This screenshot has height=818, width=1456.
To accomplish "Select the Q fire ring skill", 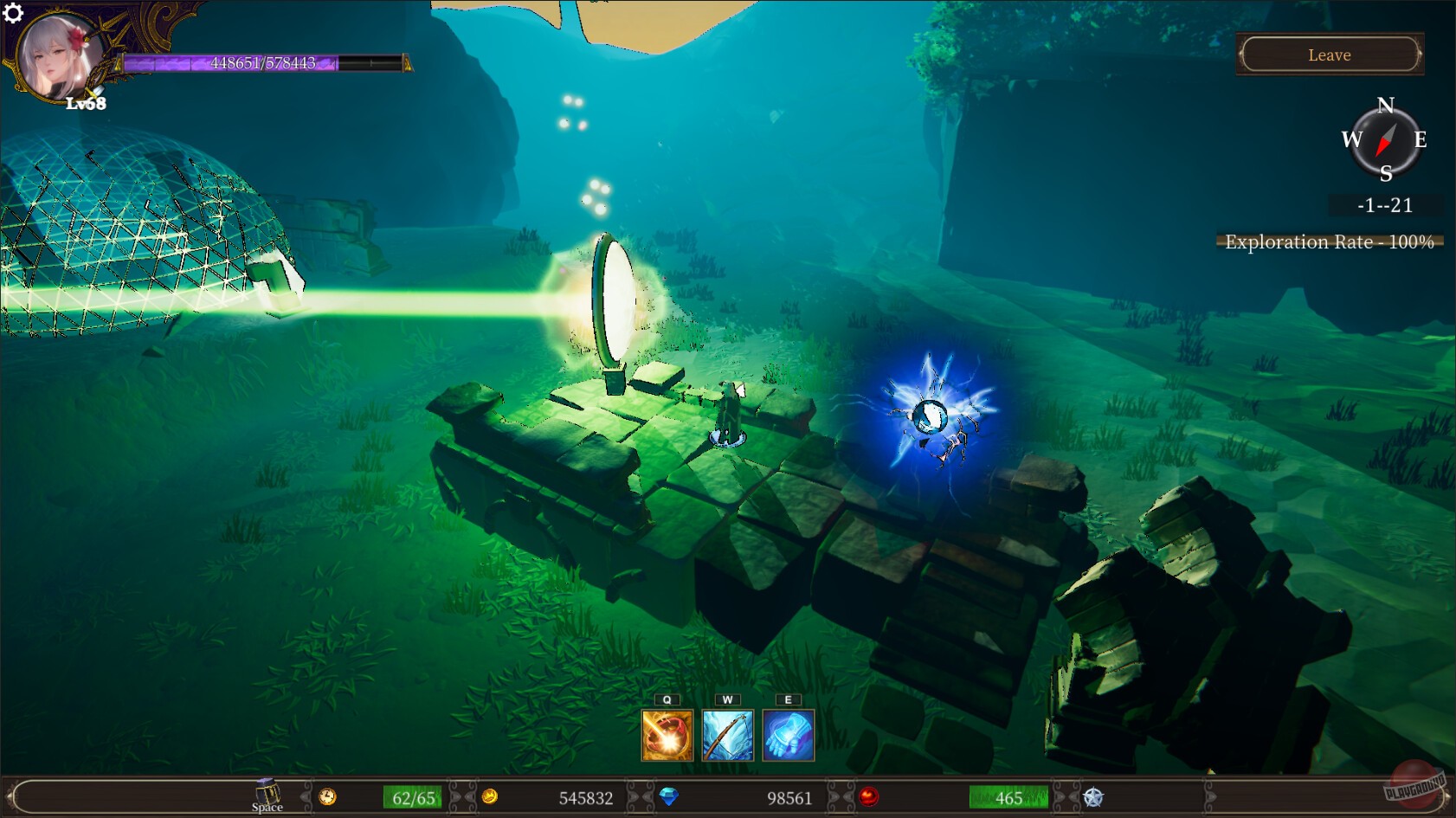I will 667,736.
